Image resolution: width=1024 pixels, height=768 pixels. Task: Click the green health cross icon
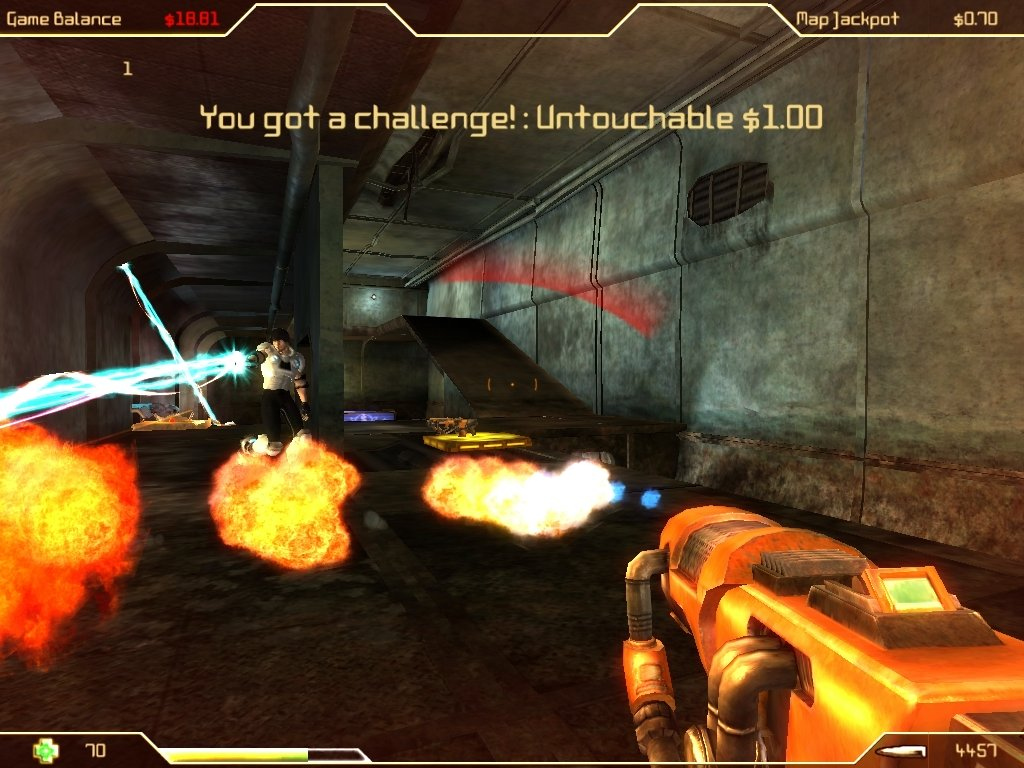coord(45,750)
